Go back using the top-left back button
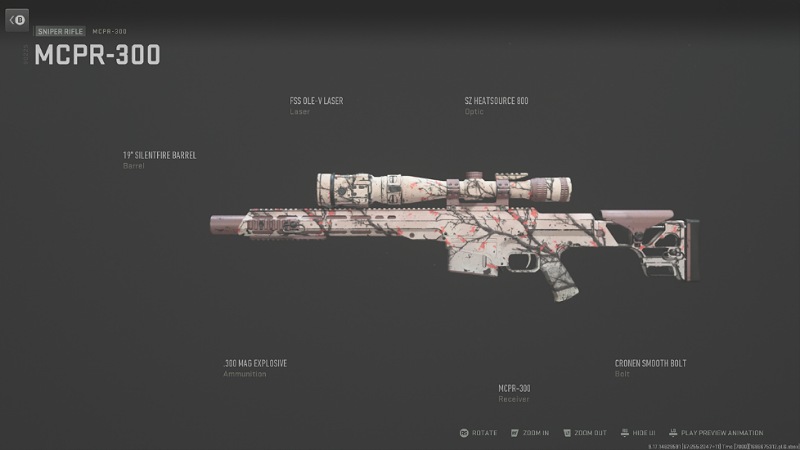The width and height of the screenshot is (800, 450). click(x=16, y=20)
